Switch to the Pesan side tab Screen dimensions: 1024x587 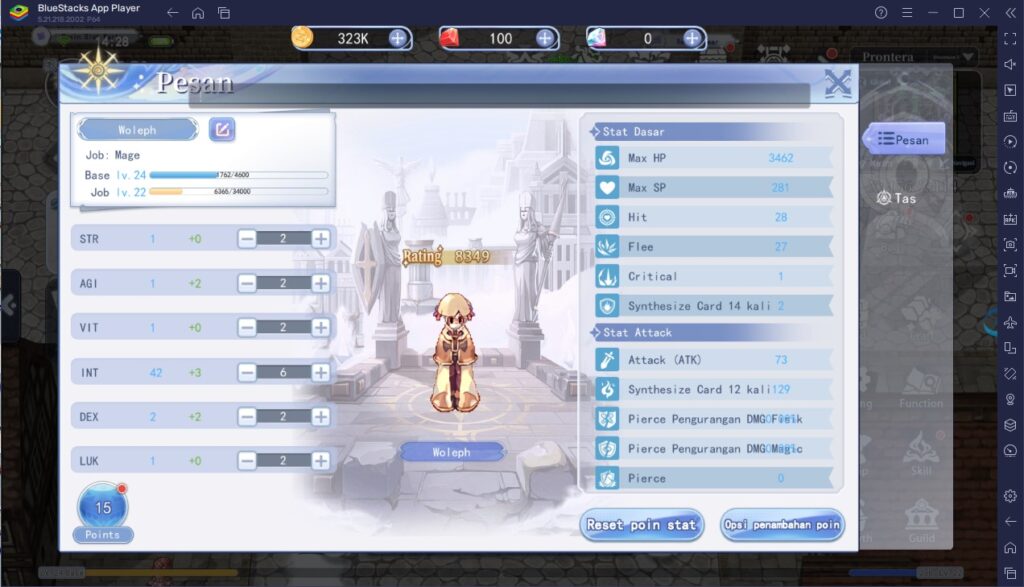[x=903, y=140]
